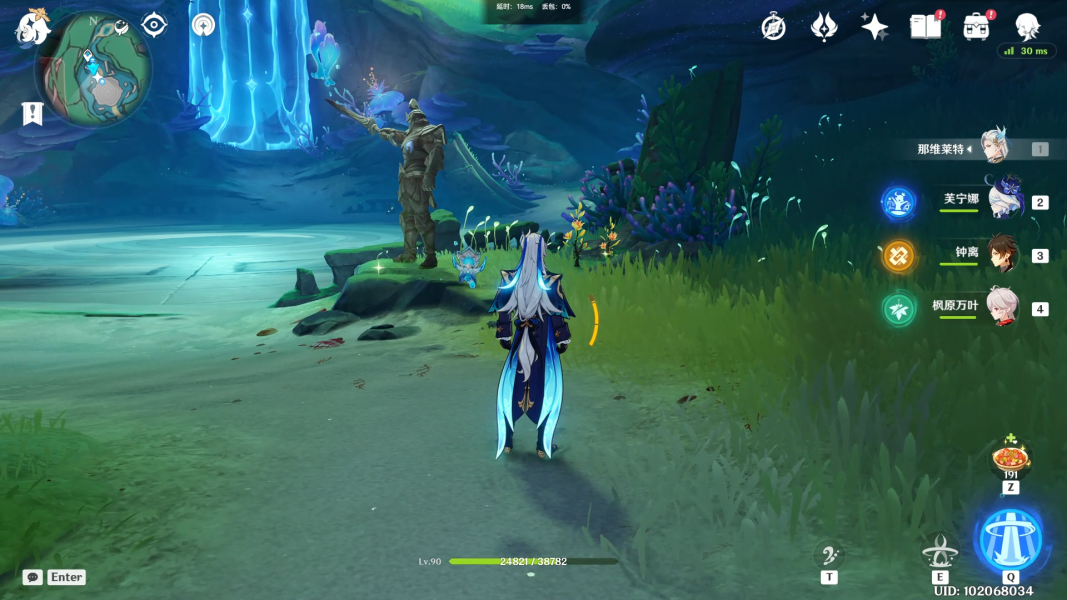The width and height of the screenshot is (1067, 600).
Task: Open the backpack inventory
Action: 977,27
